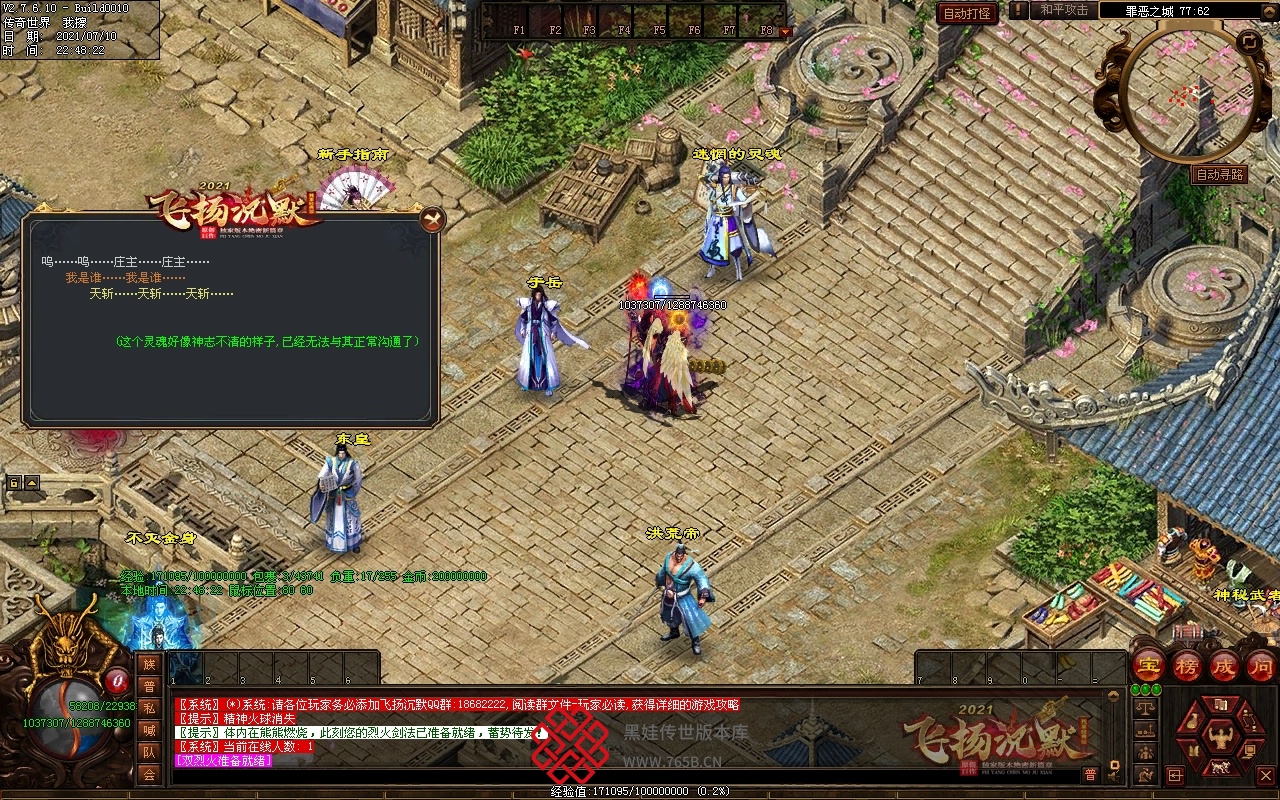1280x800 pixels.
Task: Switch the 和平攻击 attack mode
Action: point(1063,10)
